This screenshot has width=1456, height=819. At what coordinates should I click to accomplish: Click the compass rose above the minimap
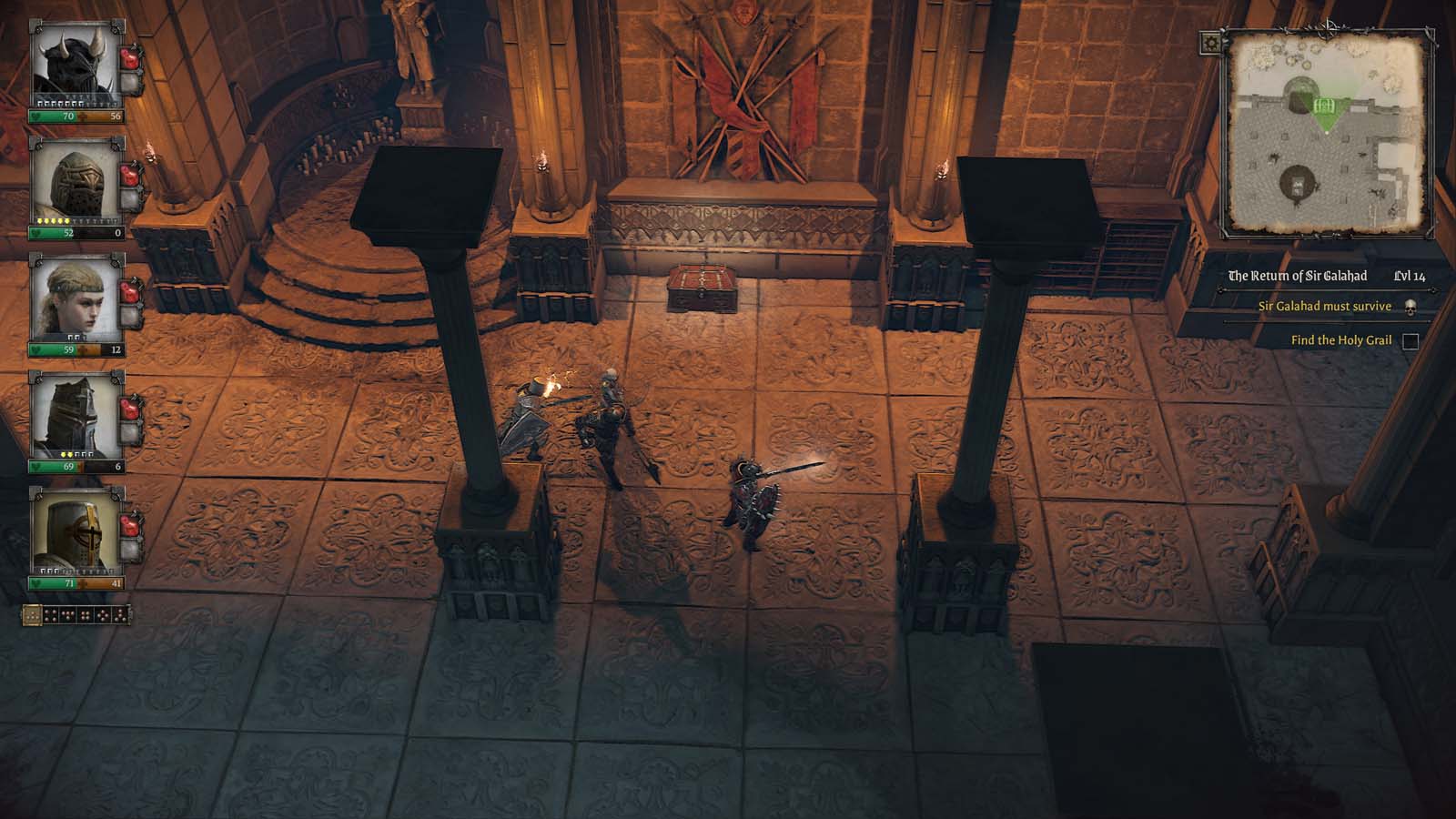point(1326,25)
